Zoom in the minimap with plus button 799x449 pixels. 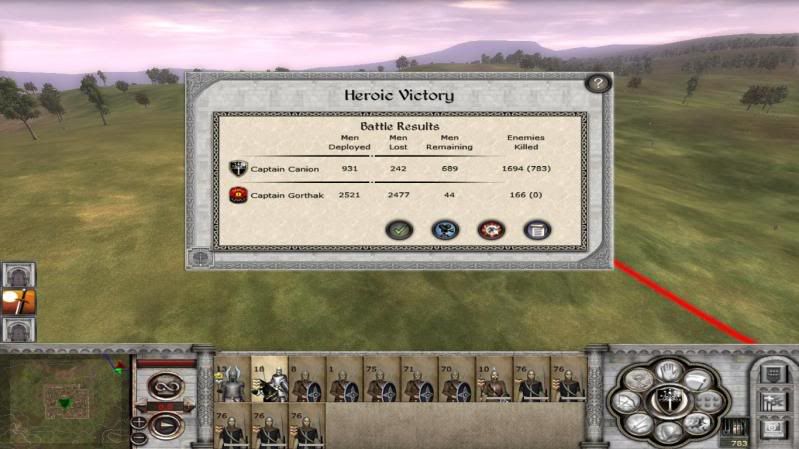[138, 422]
